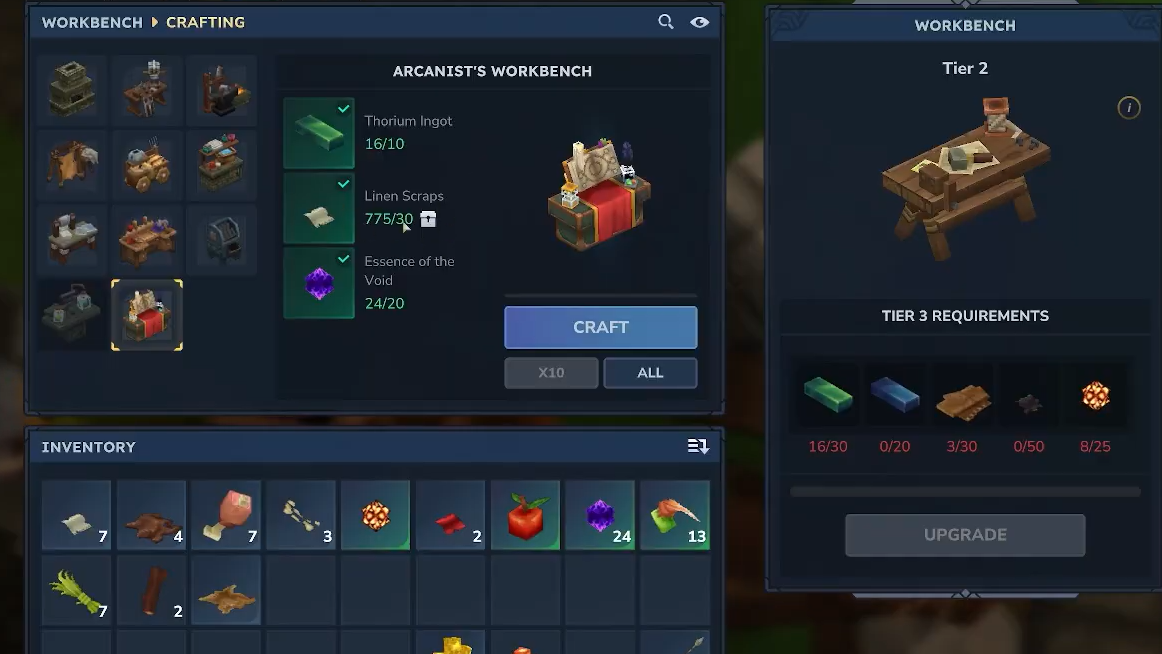Go back to Workbench breadcrumb
Viewport: 1162px width, 654px height.
(92, 22)
